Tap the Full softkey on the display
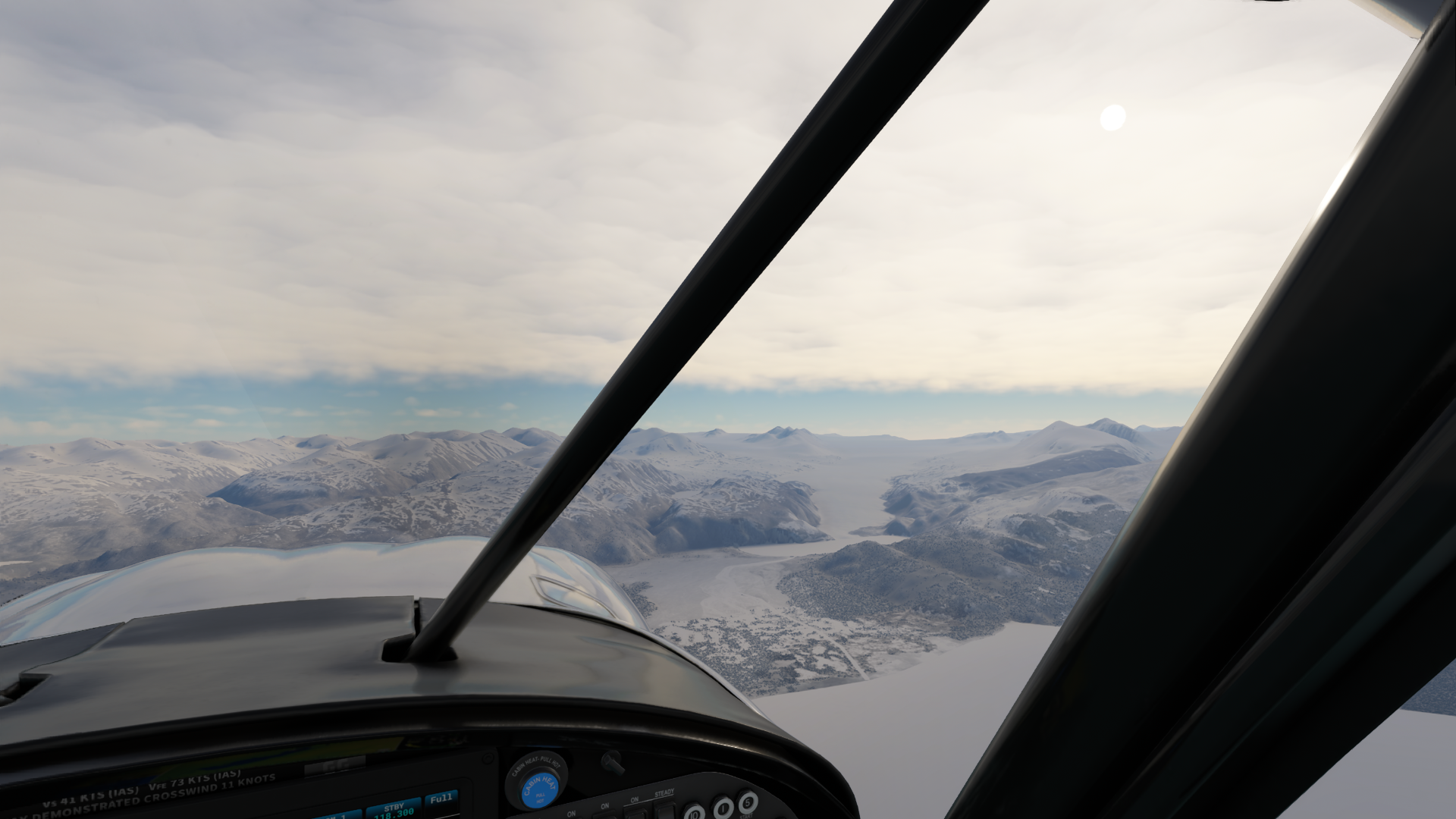1456x819 pixels. pyautogui.click(x=441, y=801)
